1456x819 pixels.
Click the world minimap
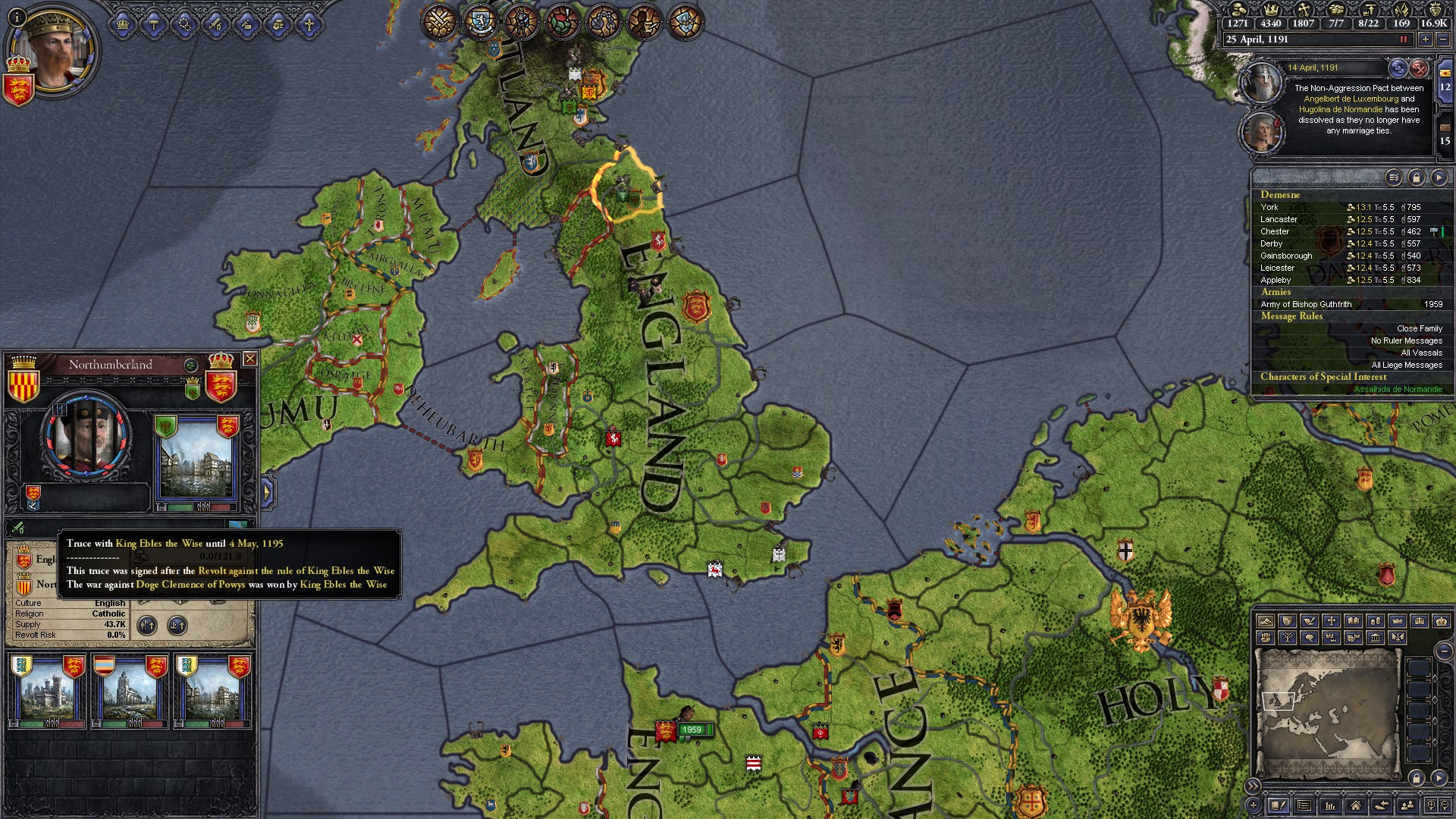[1327, 713]
